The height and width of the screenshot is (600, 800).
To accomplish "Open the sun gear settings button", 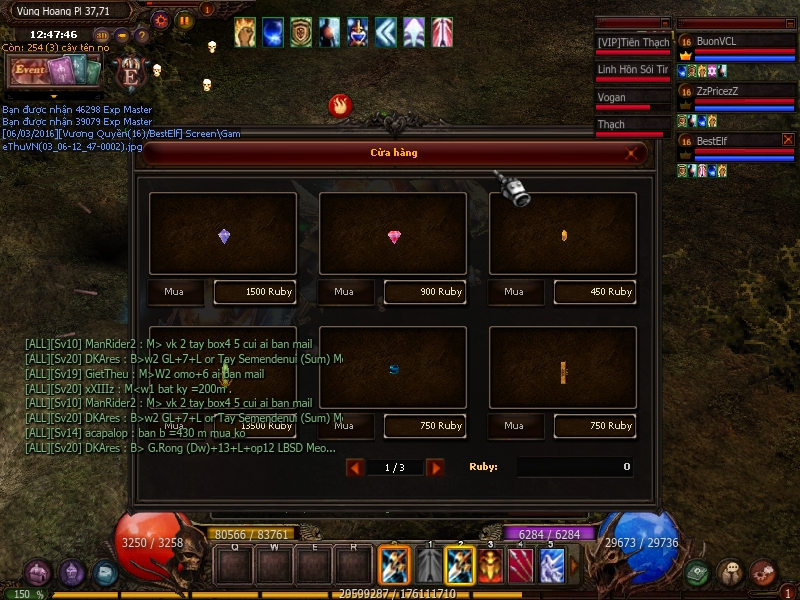I will (x=161, y=19).
